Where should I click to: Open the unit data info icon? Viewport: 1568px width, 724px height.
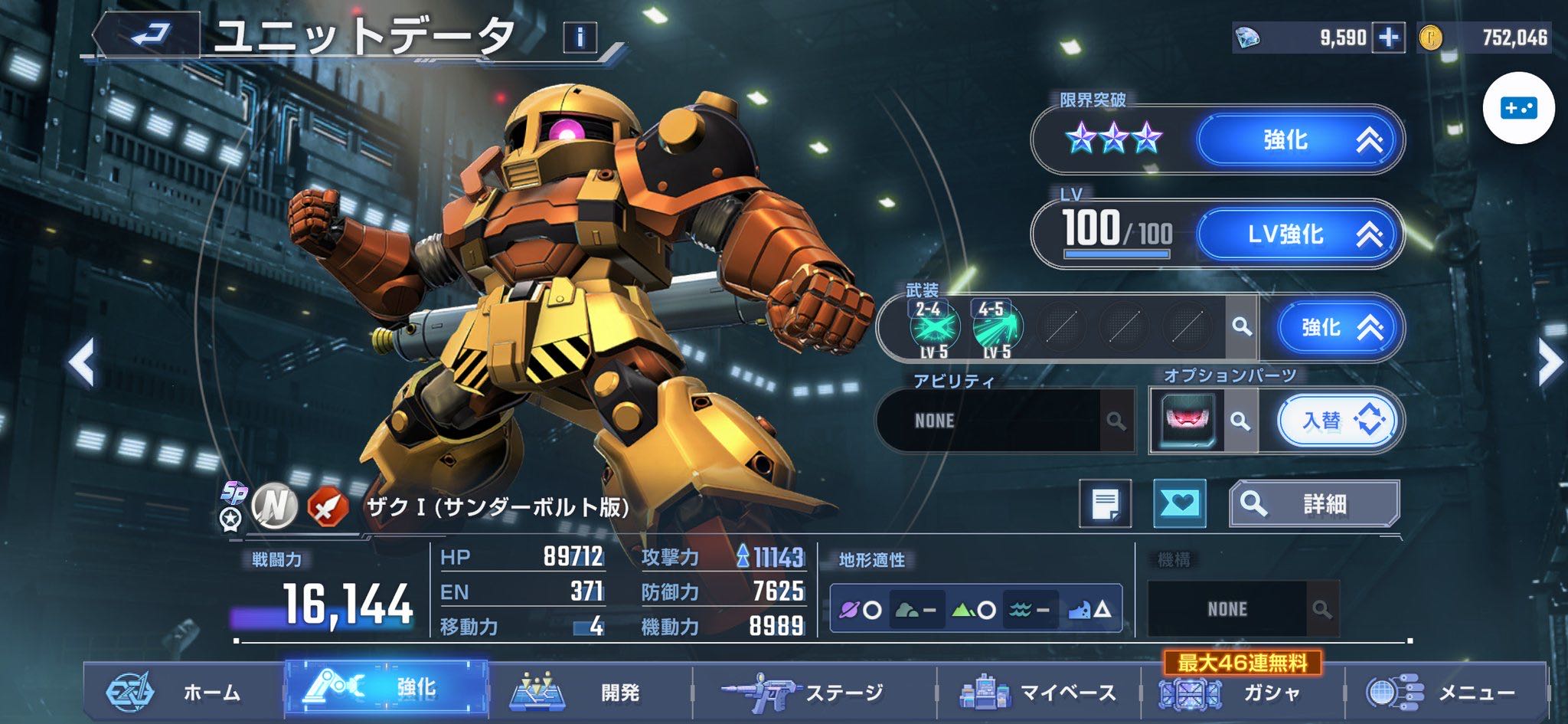(x=580, y=37)
